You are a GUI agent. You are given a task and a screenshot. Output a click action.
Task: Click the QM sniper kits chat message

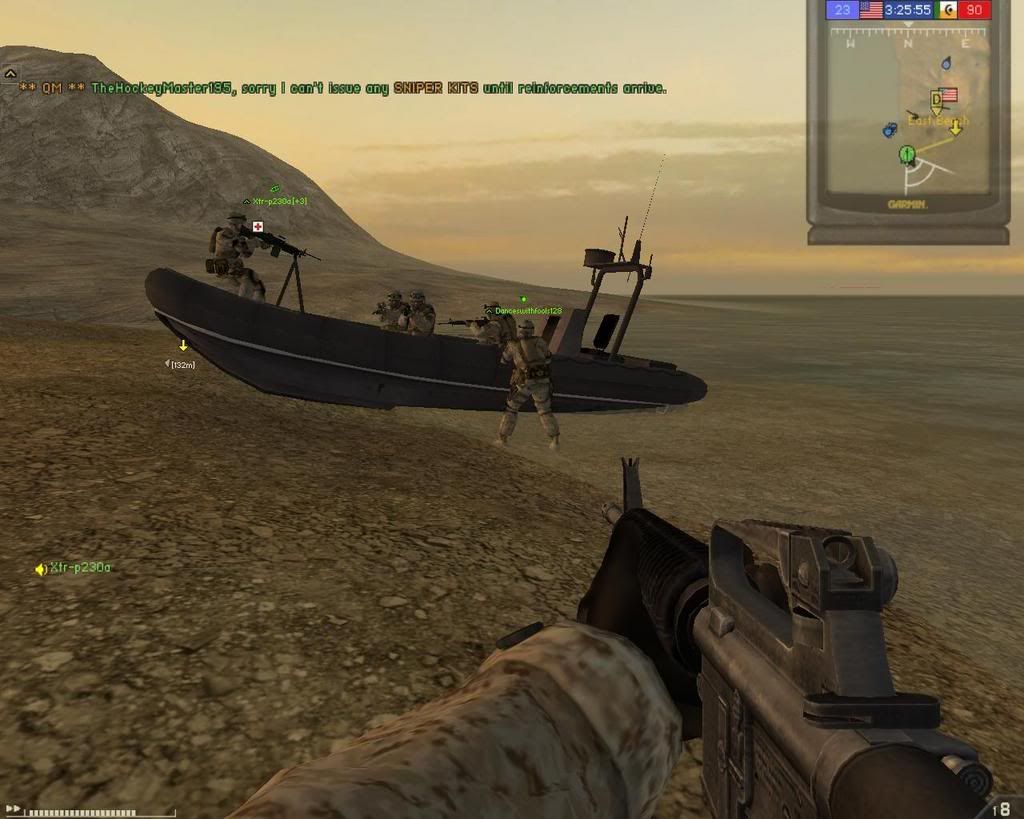point(343,88)
